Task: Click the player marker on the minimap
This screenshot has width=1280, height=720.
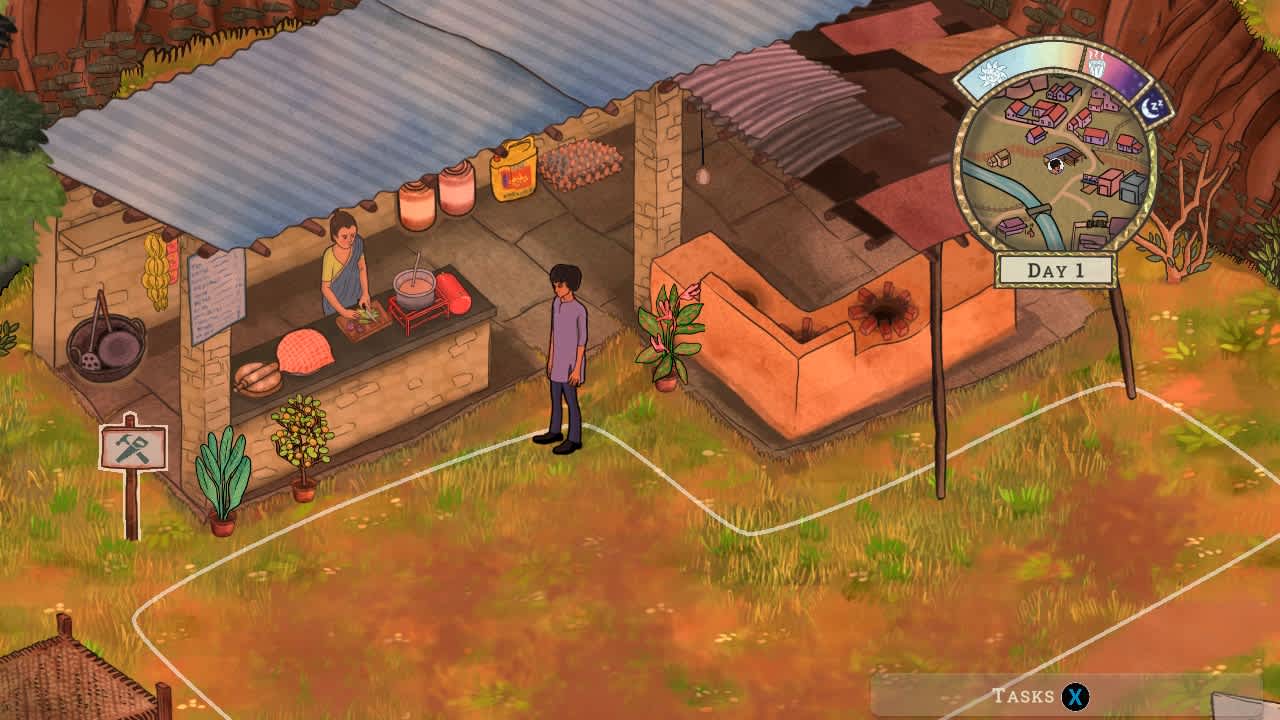Action: tap(1056, 166)
